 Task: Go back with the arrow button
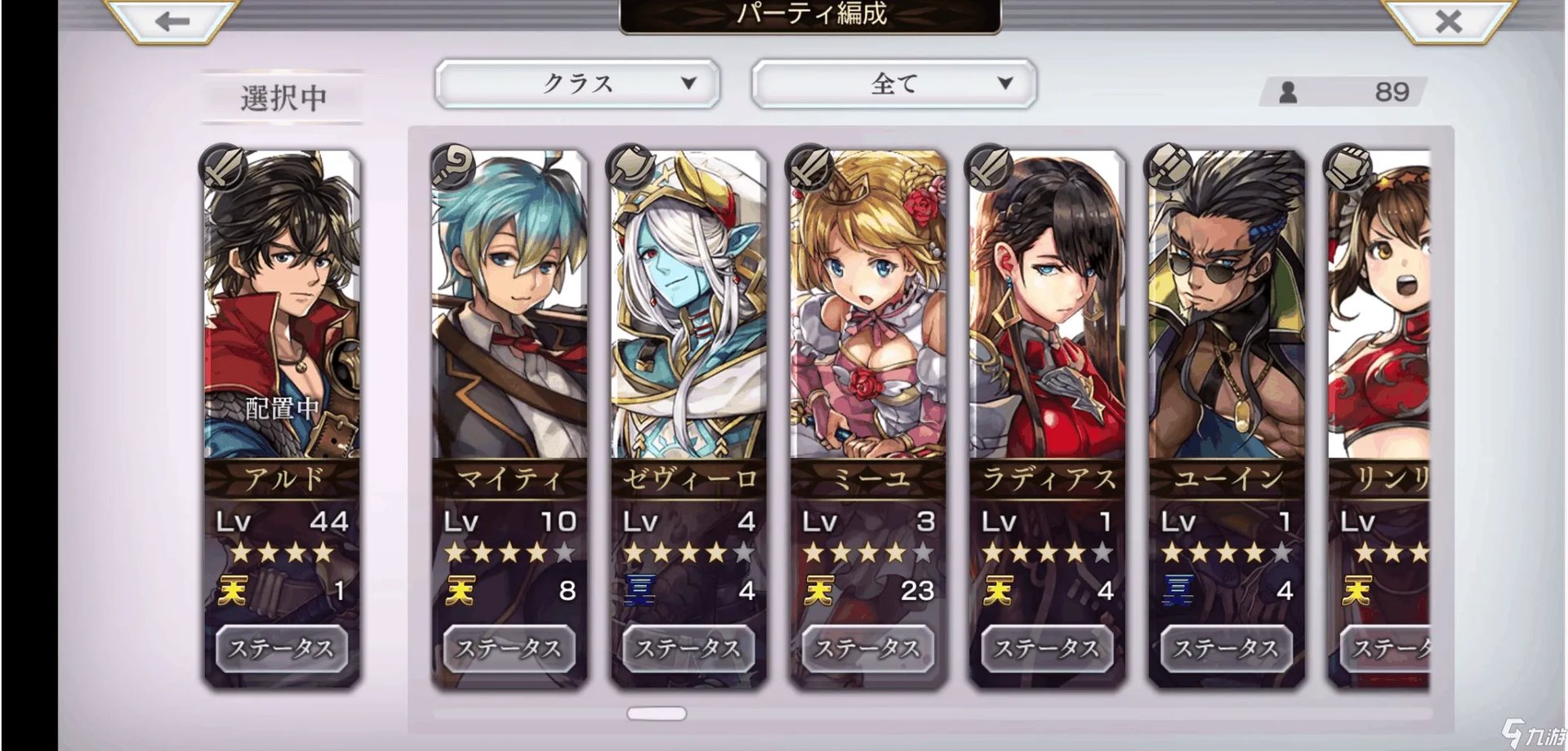tap(172, 20)
